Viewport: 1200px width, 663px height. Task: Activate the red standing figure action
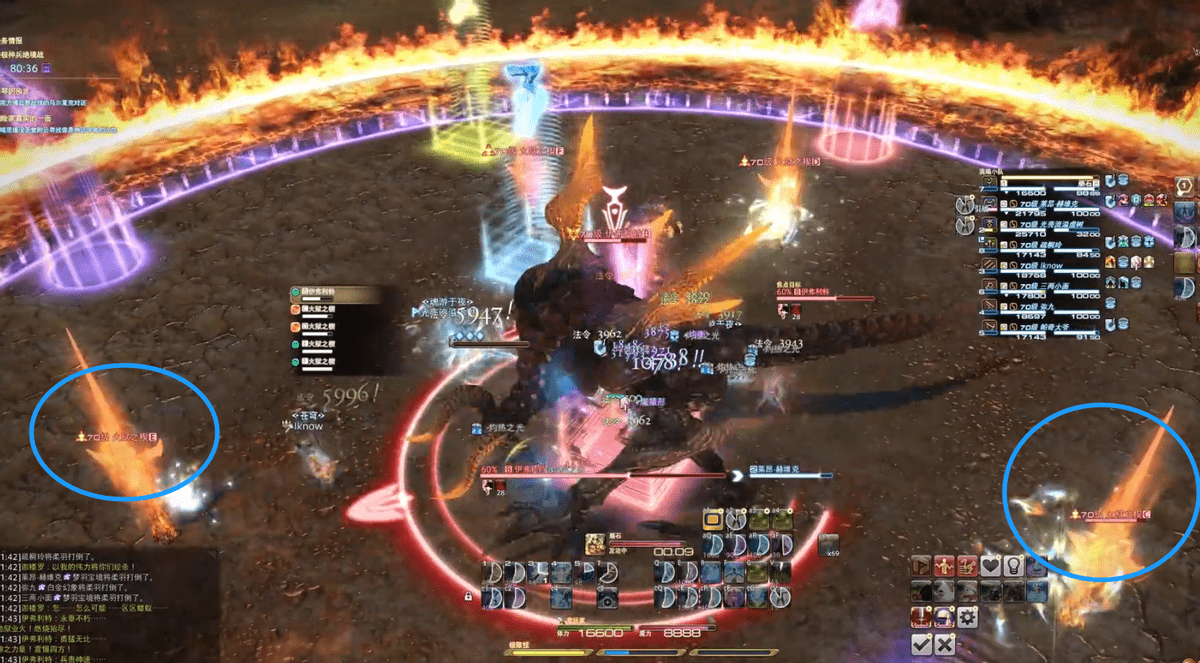pyautogui.click(x=944, y=566)
